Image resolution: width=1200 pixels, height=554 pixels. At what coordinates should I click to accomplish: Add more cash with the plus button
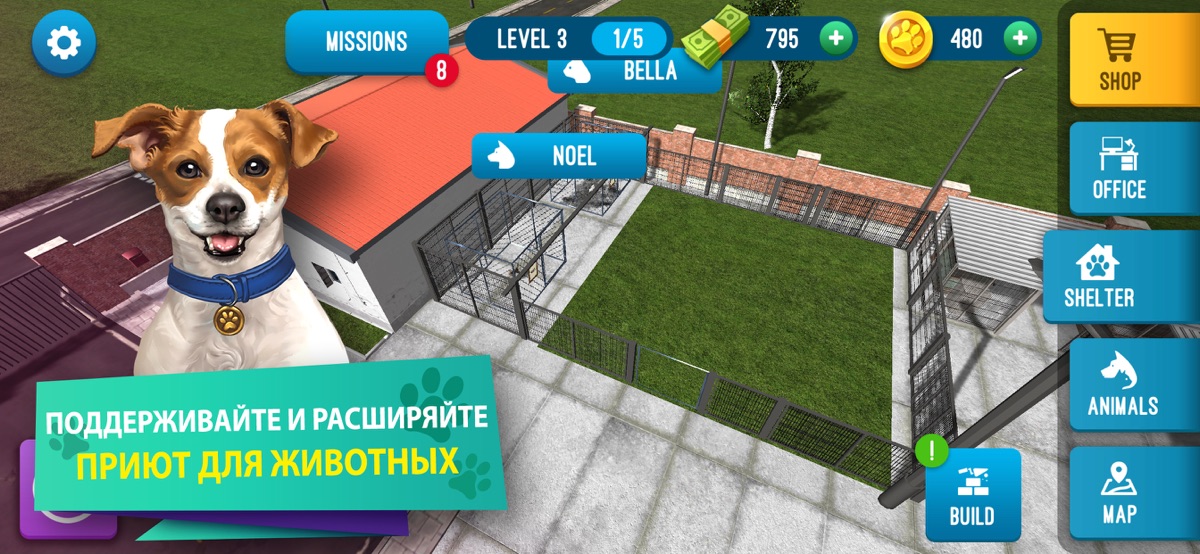click(x=835, y=39)
